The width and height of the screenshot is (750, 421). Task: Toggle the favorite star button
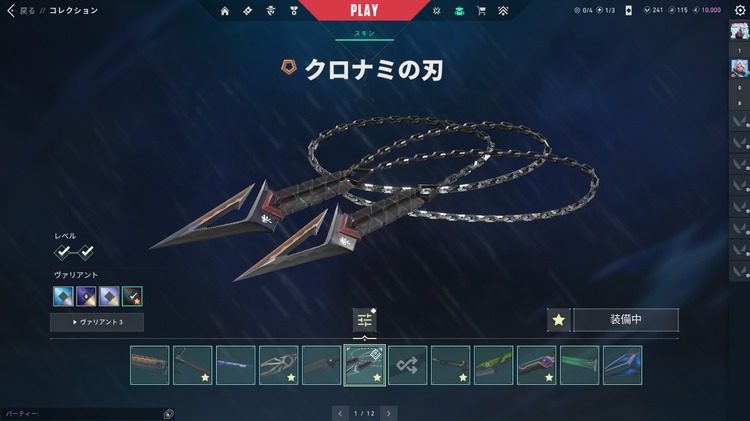point(559,320)
